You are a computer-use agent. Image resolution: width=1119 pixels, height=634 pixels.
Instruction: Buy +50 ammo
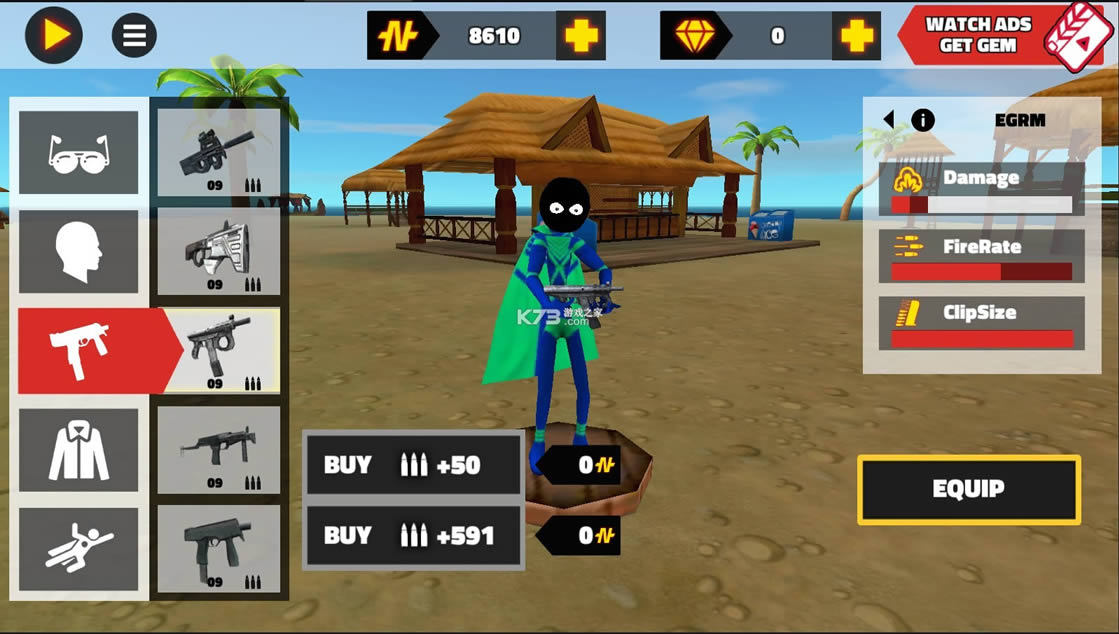click(x=413, y=465)
